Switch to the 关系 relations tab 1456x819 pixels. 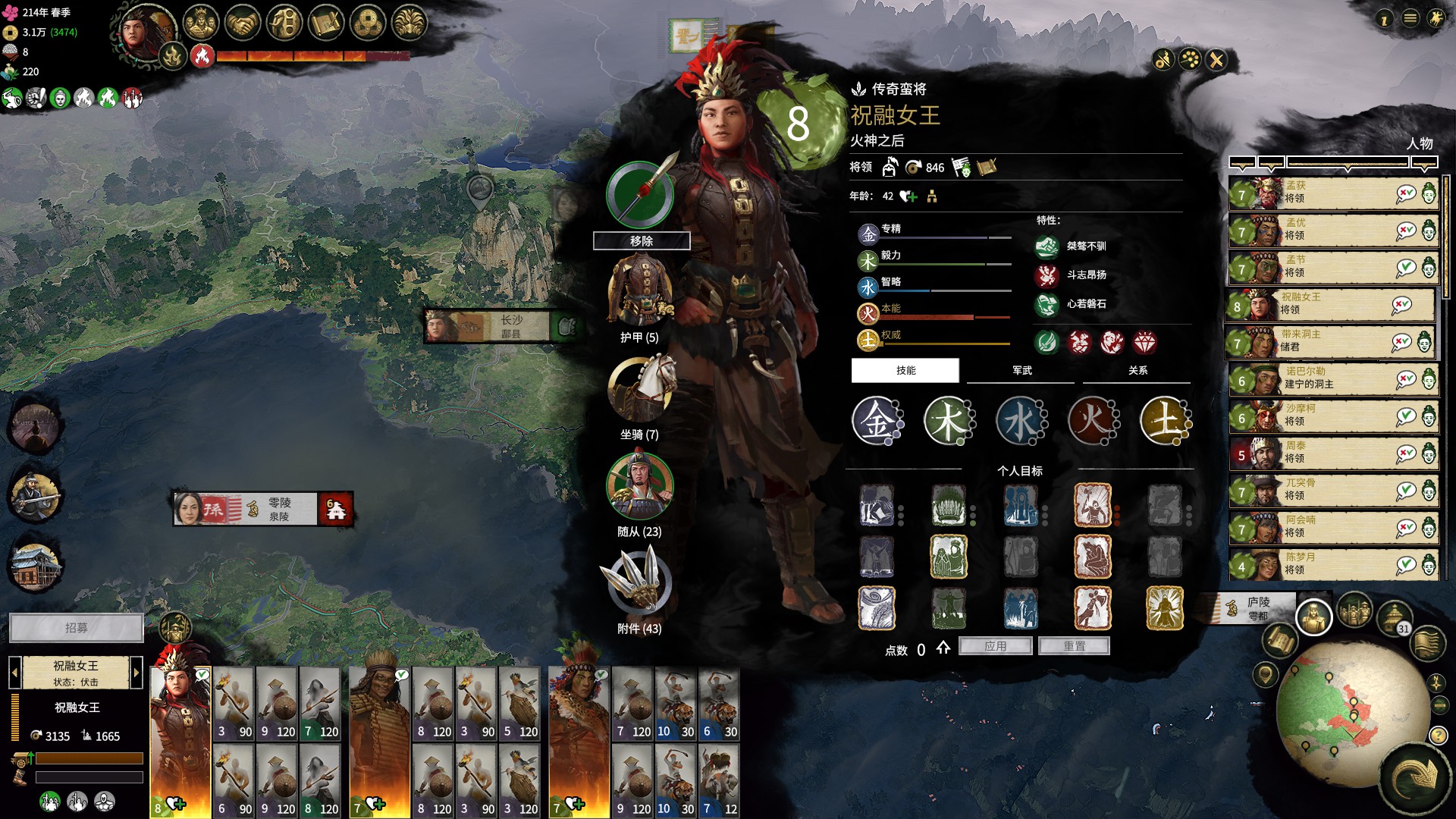[1137, 371]
